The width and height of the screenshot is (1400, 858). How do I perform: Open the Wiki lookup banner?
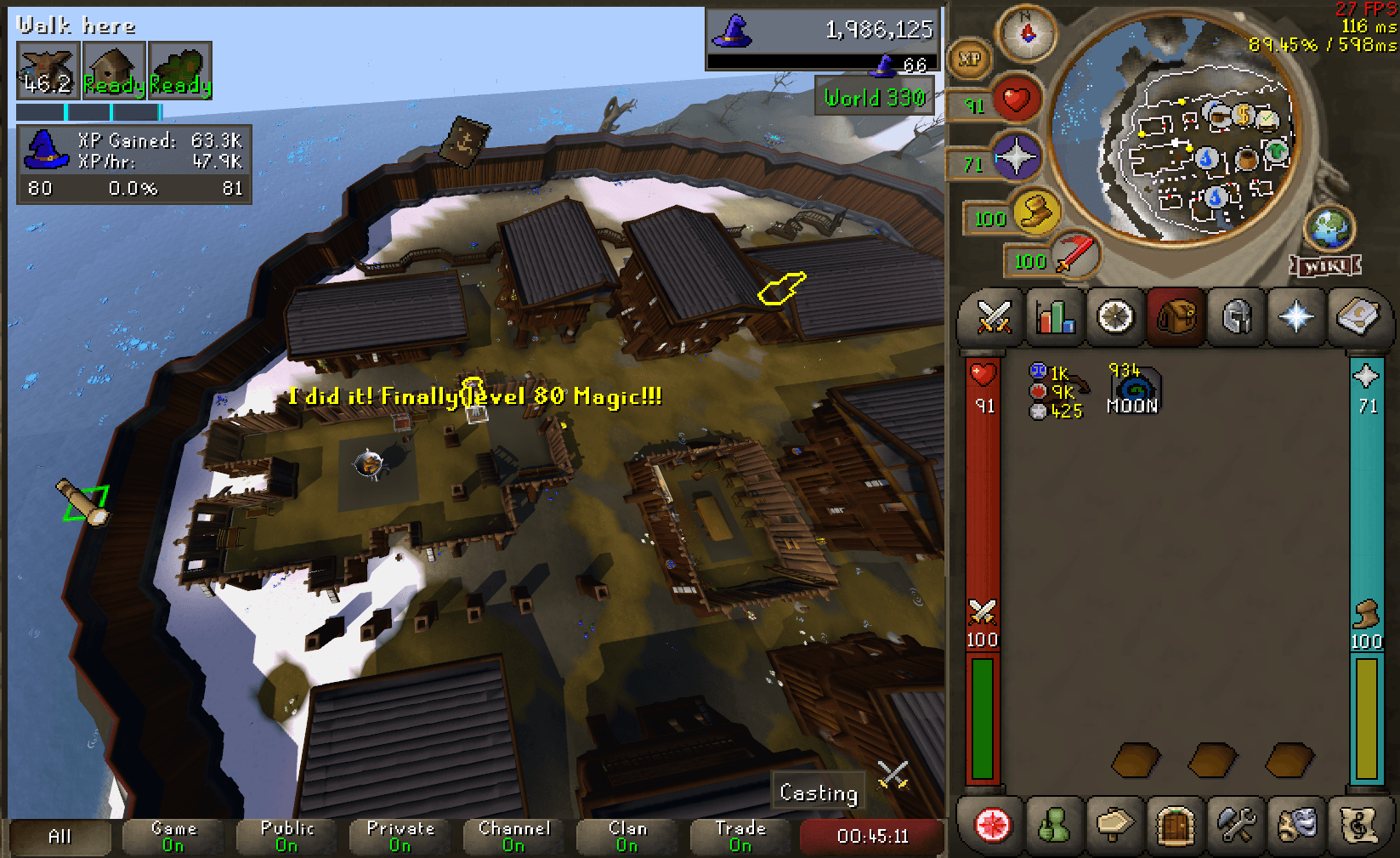tap(1324, 266)
